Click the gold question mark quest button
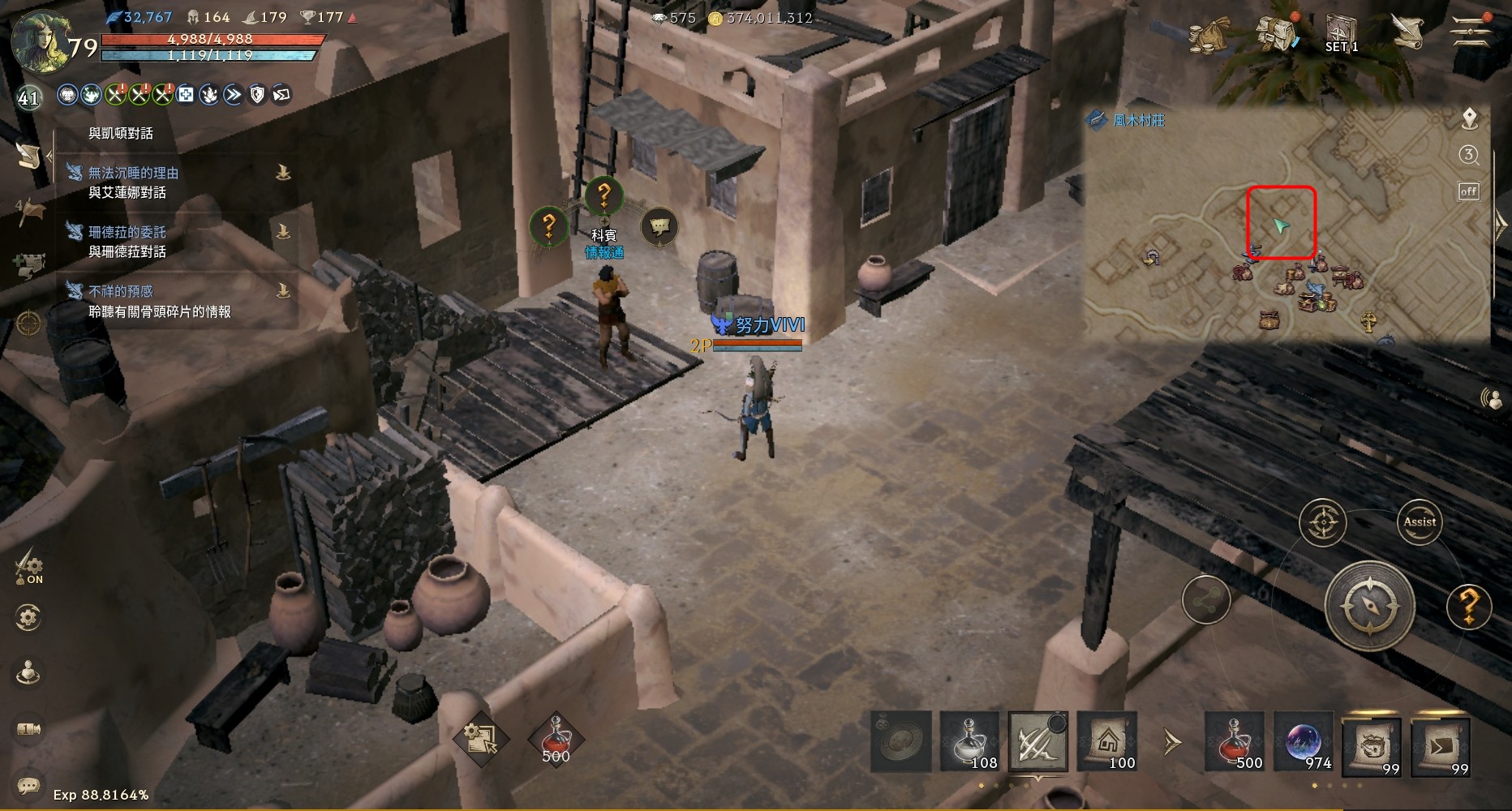Screen dimensions: 1512x811 tap(1468, 605)
